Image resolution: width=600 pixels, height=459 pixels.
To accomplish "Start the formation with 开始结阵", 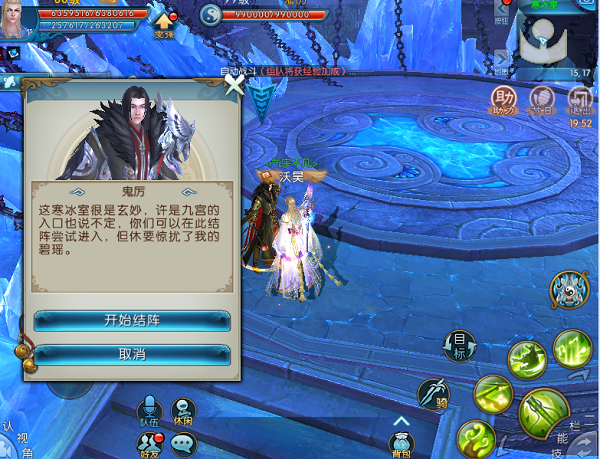I will tap(132, 321).
